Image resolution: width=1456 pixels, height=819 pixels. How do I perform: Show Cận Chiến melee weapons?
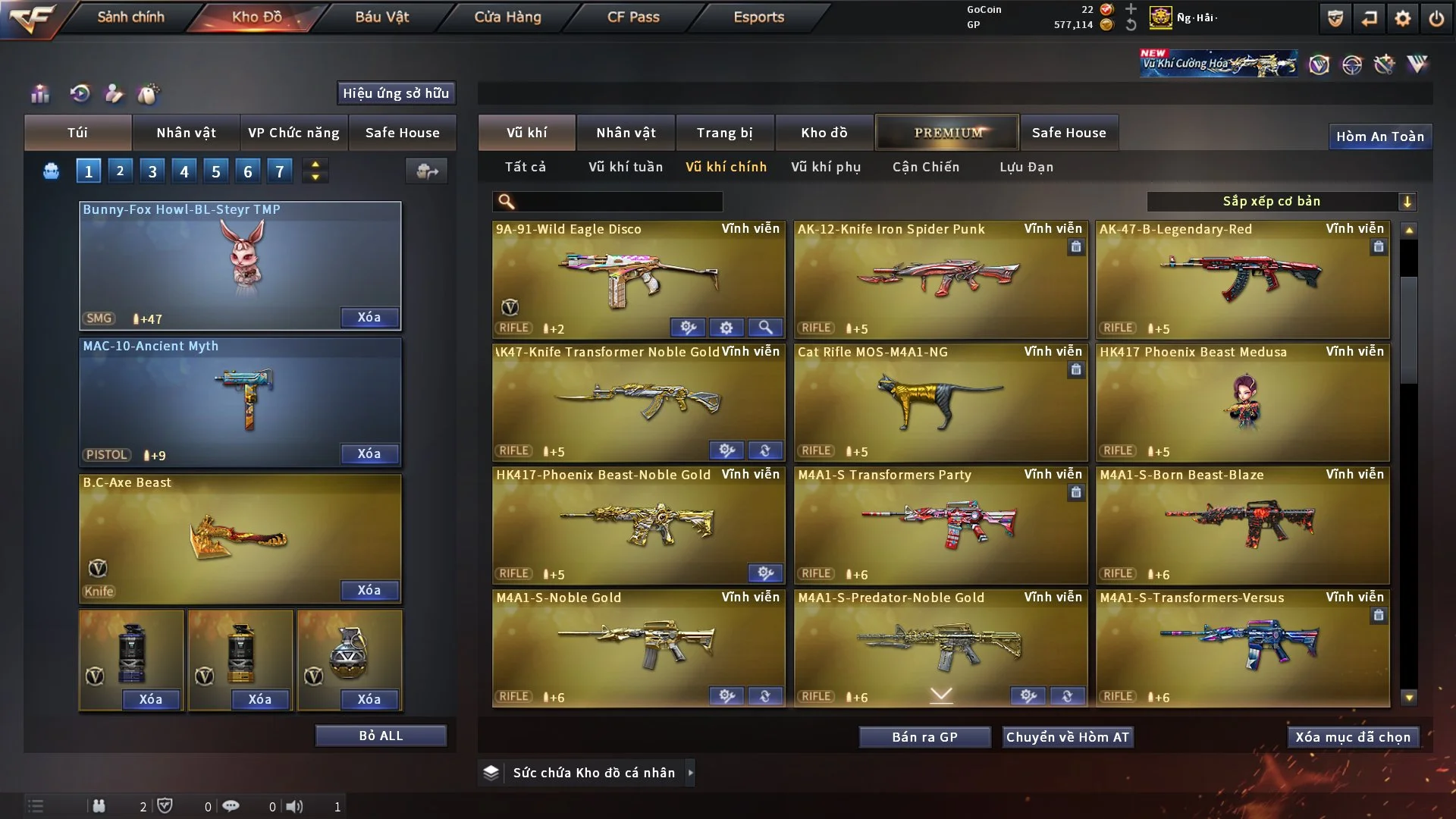coord(926,167)
